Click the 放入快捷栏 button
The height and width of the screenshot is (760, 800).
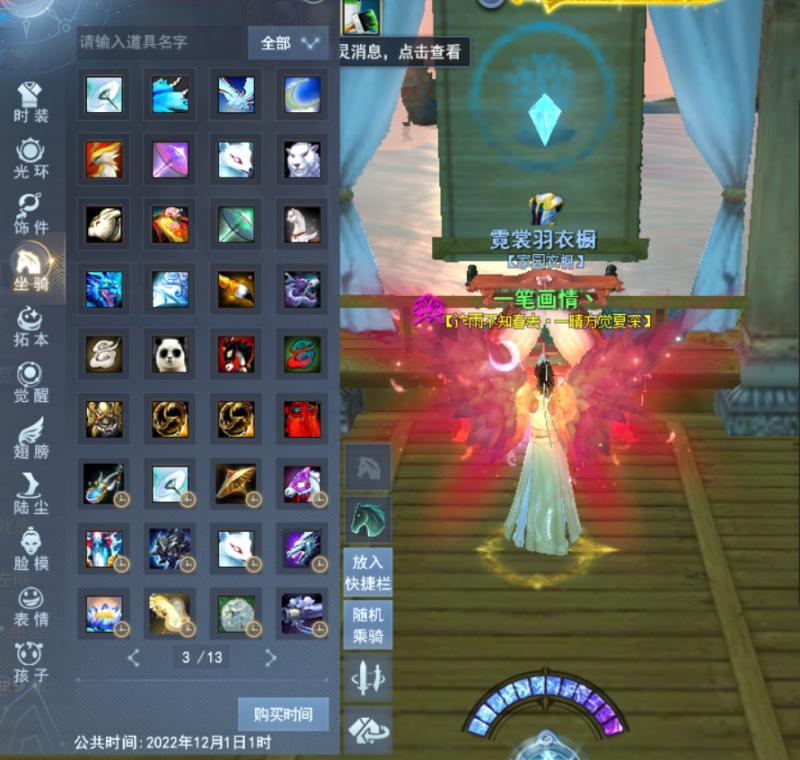[367, 573]
